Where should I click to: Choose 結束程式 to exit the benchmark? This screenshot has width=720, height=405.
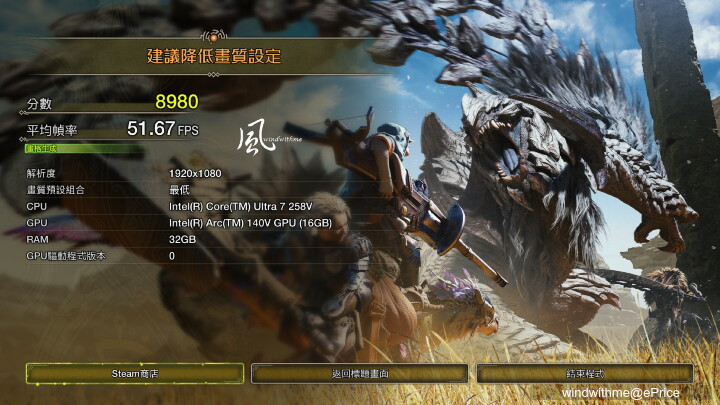pos(585,373)
